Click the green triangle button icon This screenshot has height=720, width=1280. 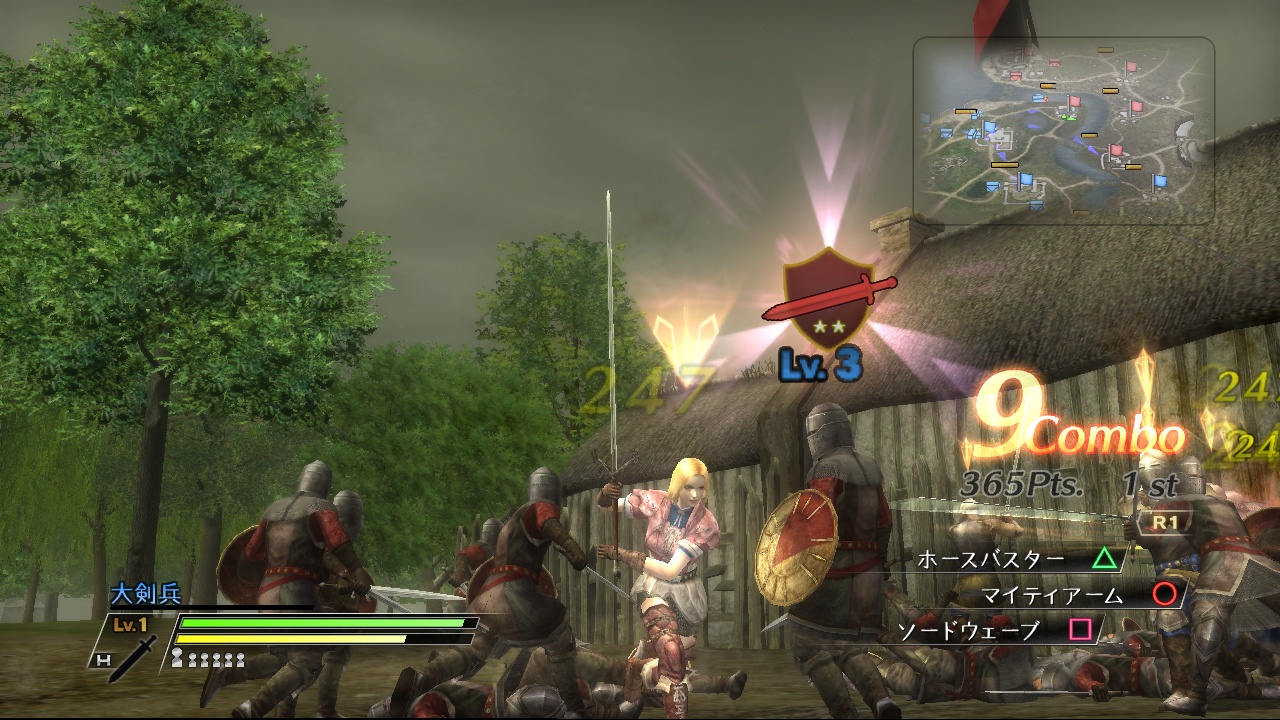1105,560
